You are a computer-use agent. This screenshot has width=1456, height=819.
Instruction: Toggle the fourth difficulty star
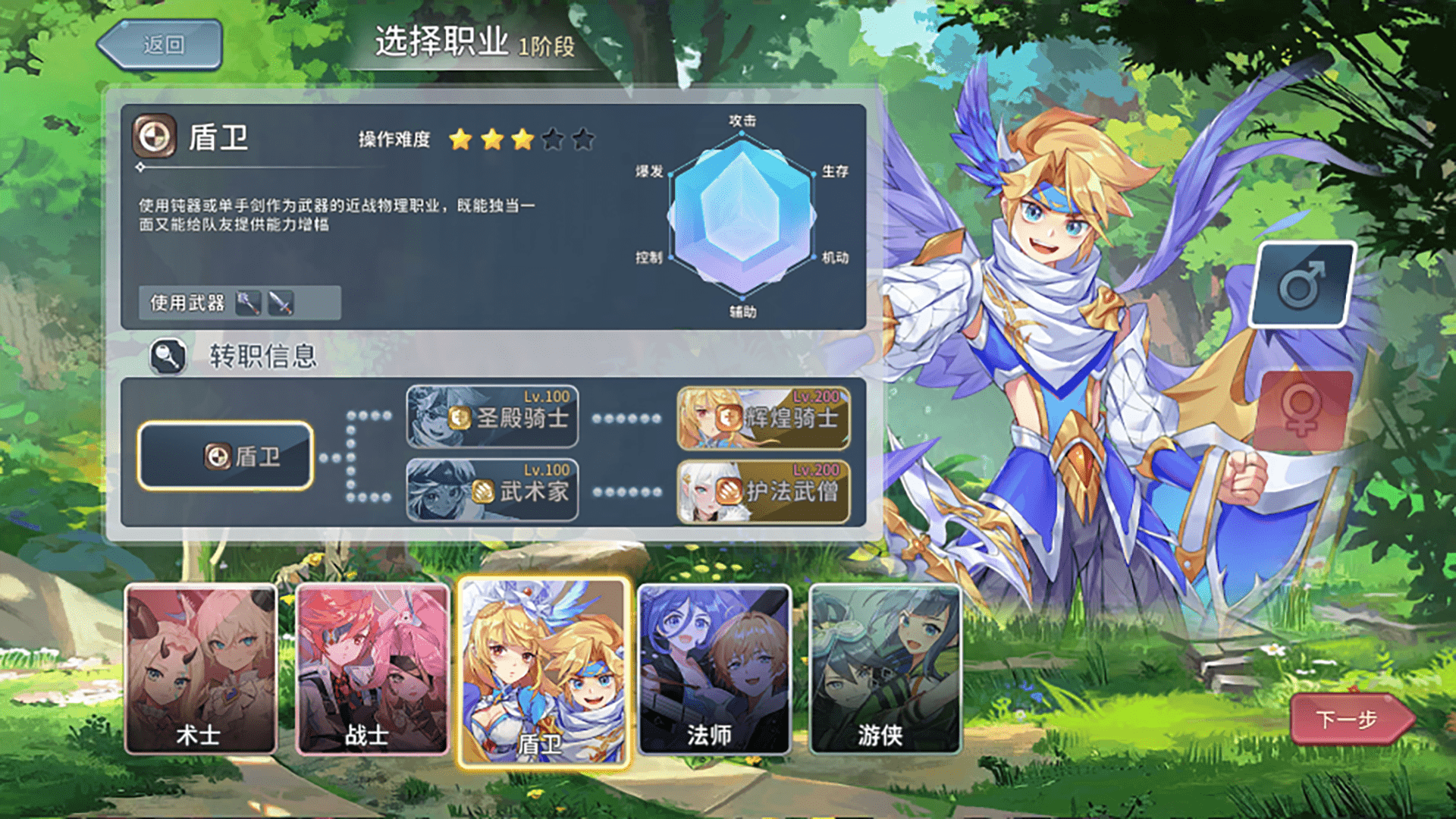pyautogui.click(x=553, y=139)
